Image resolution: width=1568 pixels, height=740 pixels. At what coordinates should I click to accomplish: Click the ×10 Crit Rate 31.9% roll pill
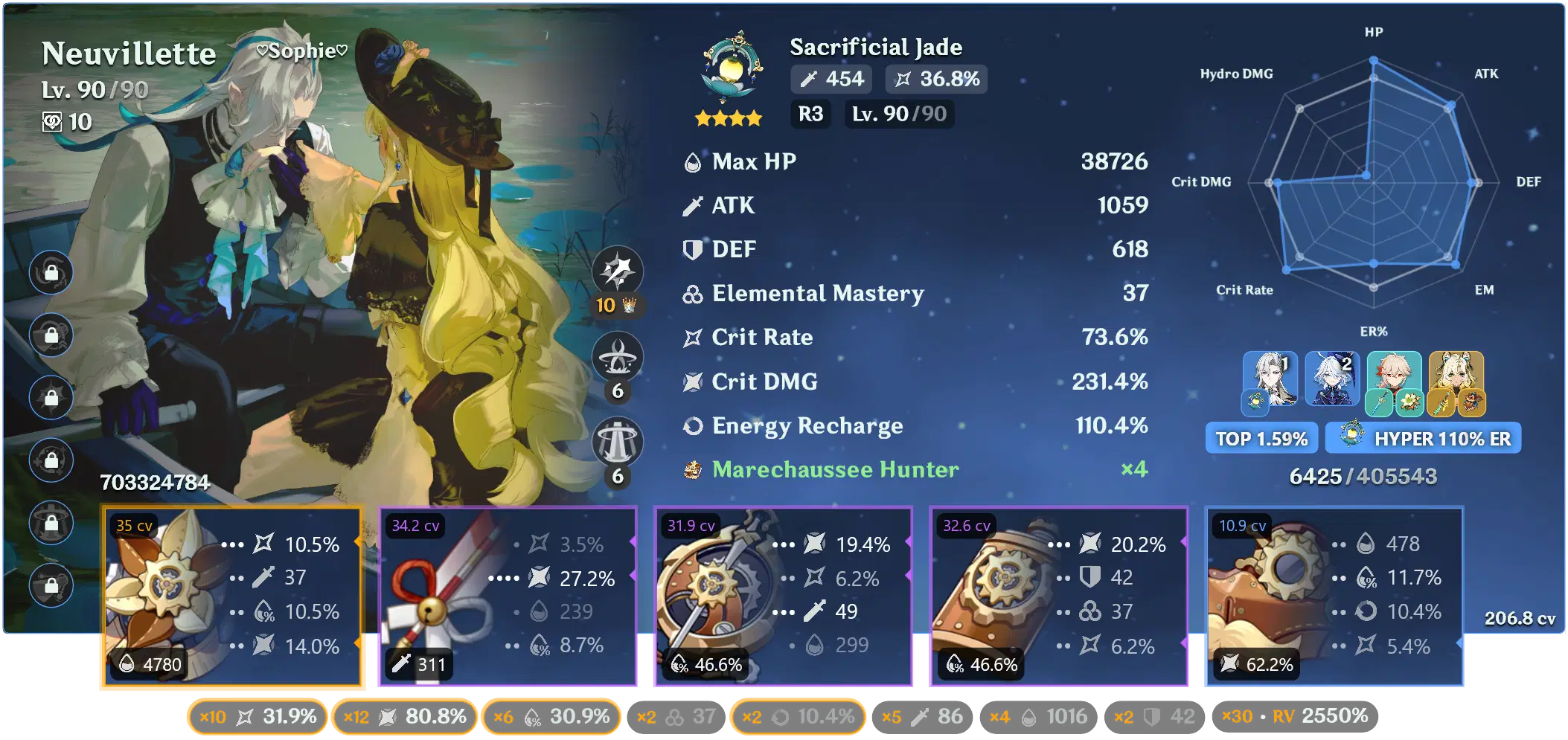tap(257, 716)
